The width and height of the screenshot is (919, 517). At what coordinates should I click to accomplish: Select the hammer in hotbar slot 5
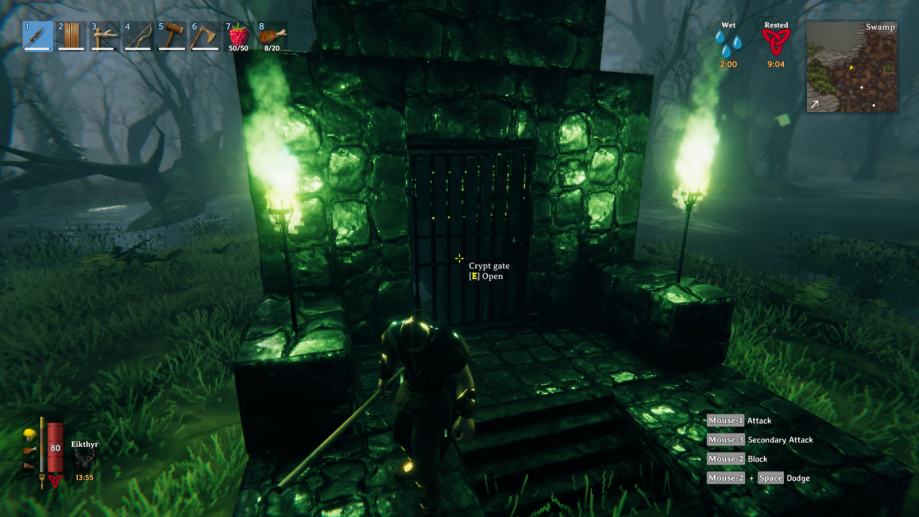coord(172,36)
